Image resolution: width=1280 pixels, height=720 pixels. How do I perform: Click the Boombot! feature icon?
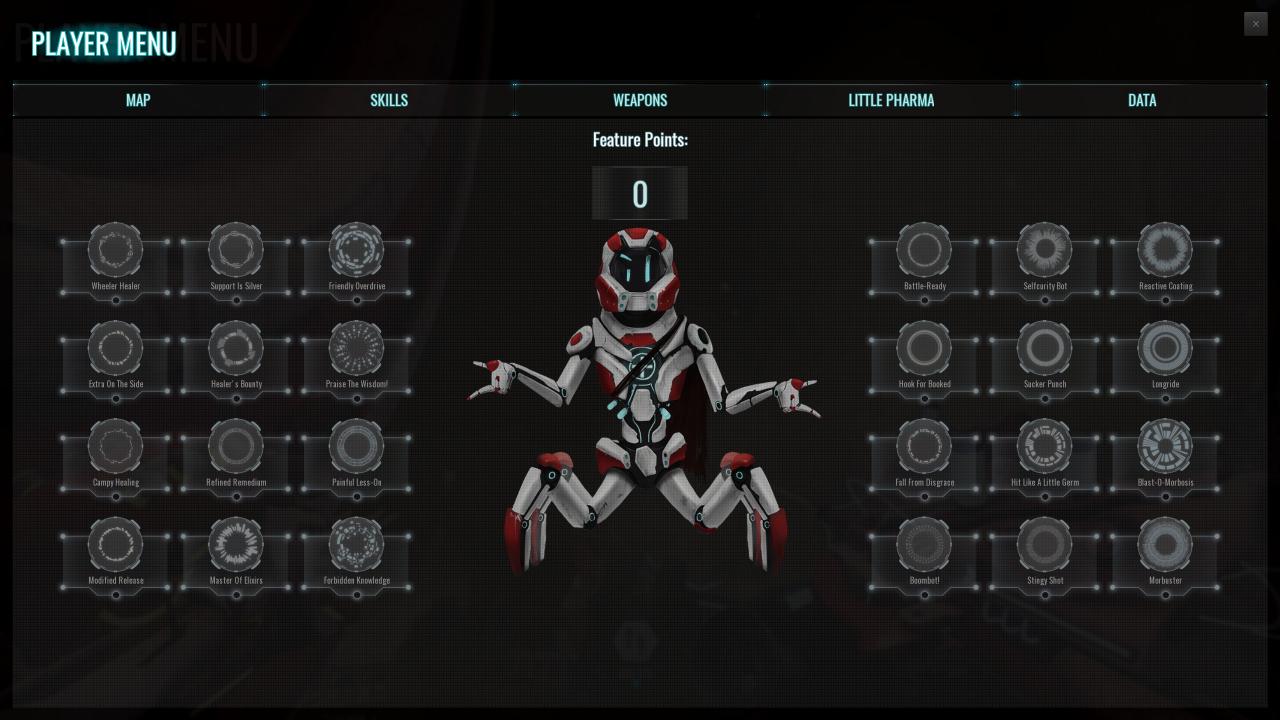pyautogui.click(x=924, y=544)
